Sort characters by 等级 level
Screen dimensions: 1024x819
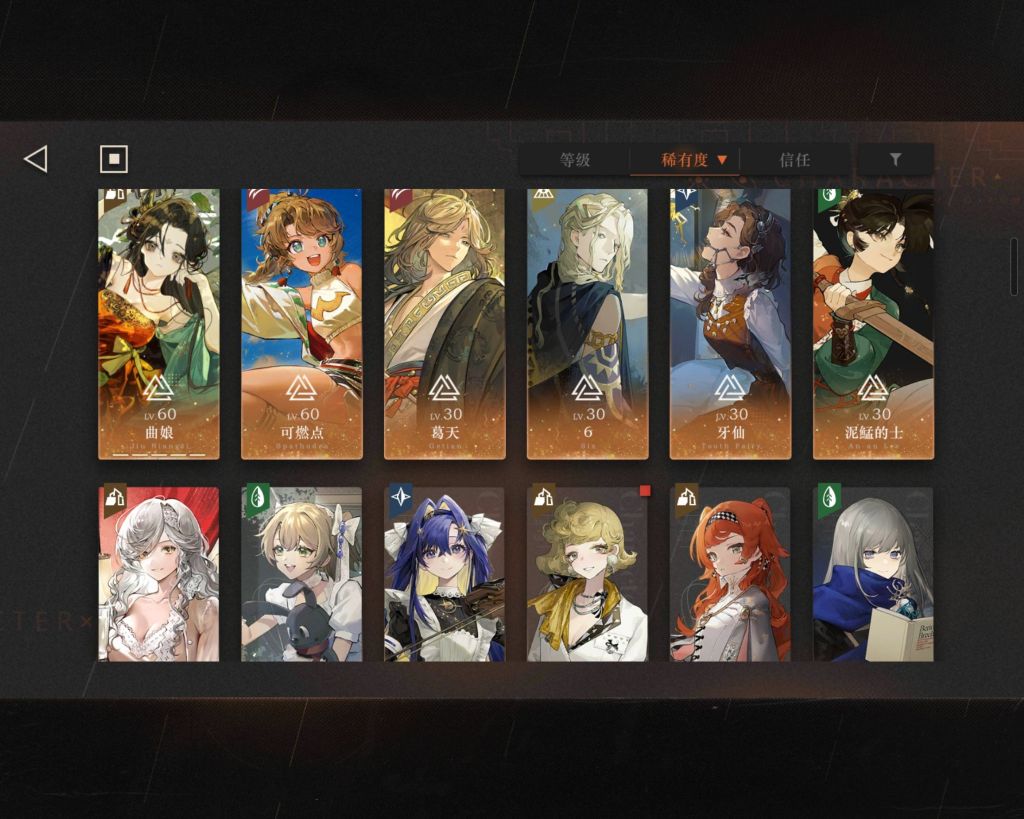(x=575, y=160)
